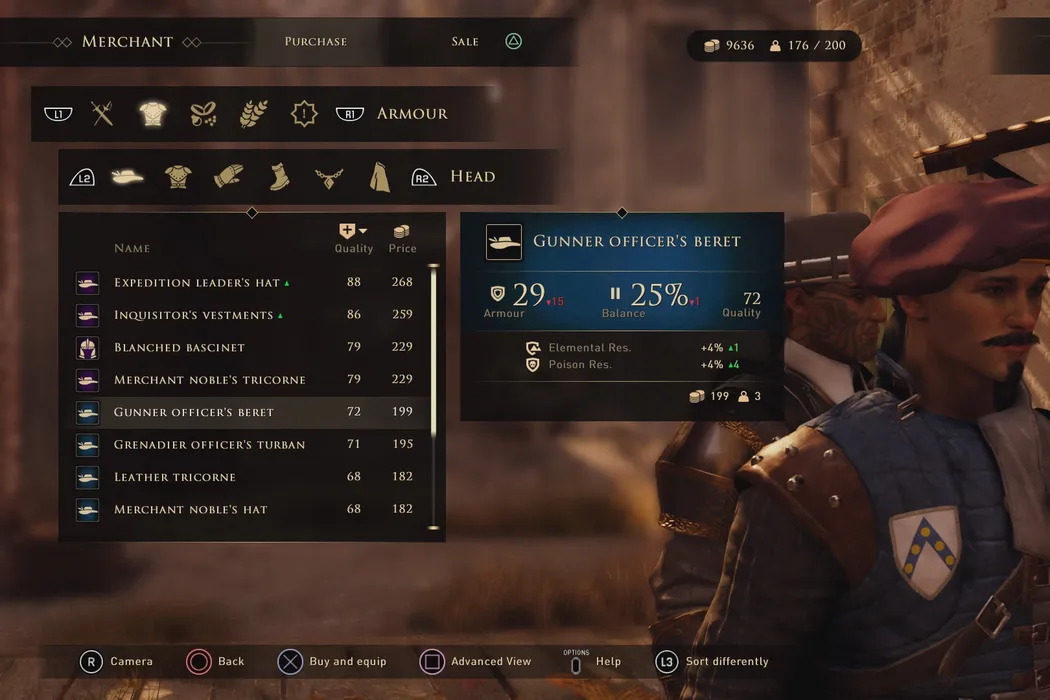Switch to the Sale tab
This screenshot has width=1050, height=700.
[465, 42]
